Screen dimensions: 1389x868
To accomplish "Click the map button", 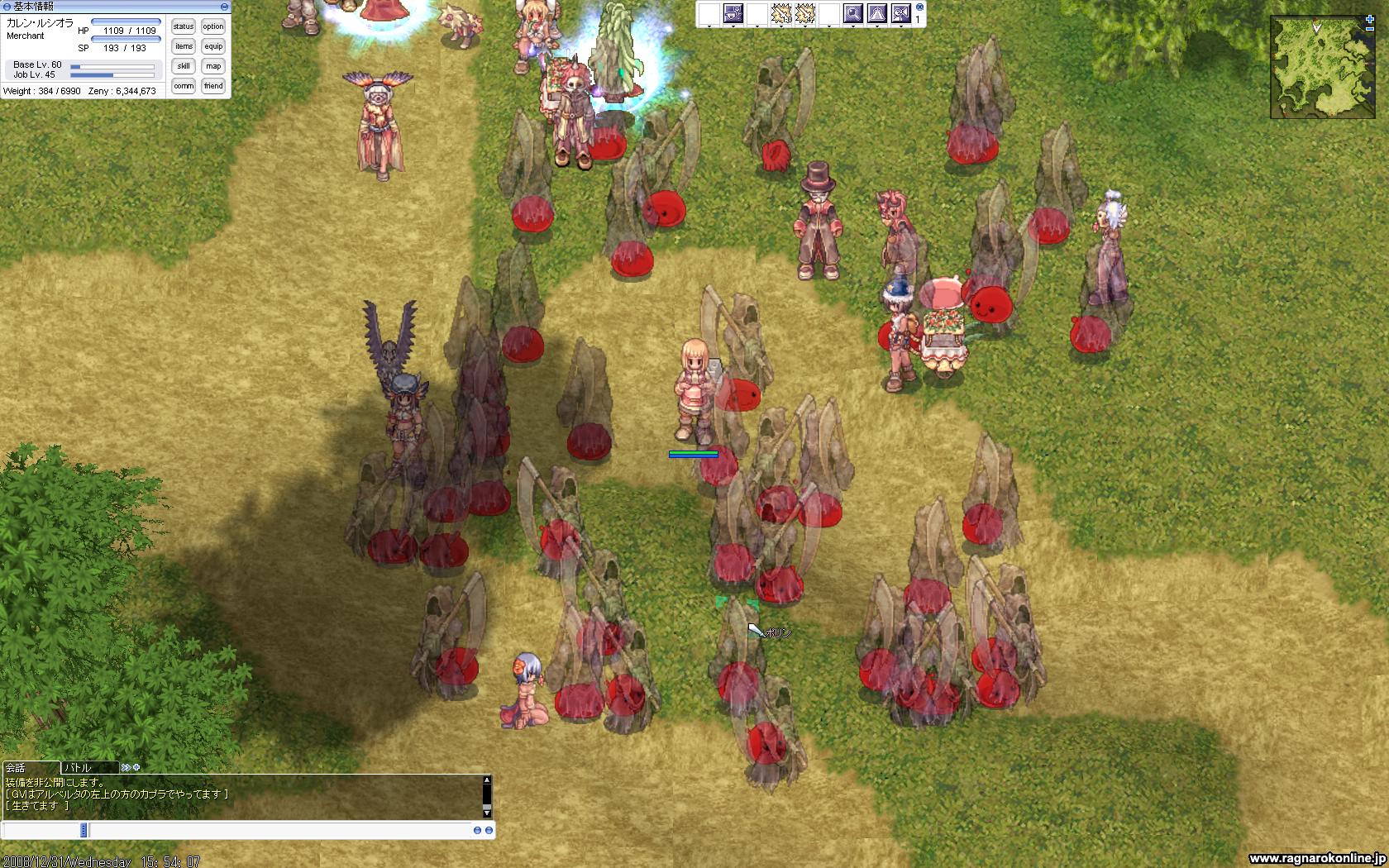I will 213,66.
